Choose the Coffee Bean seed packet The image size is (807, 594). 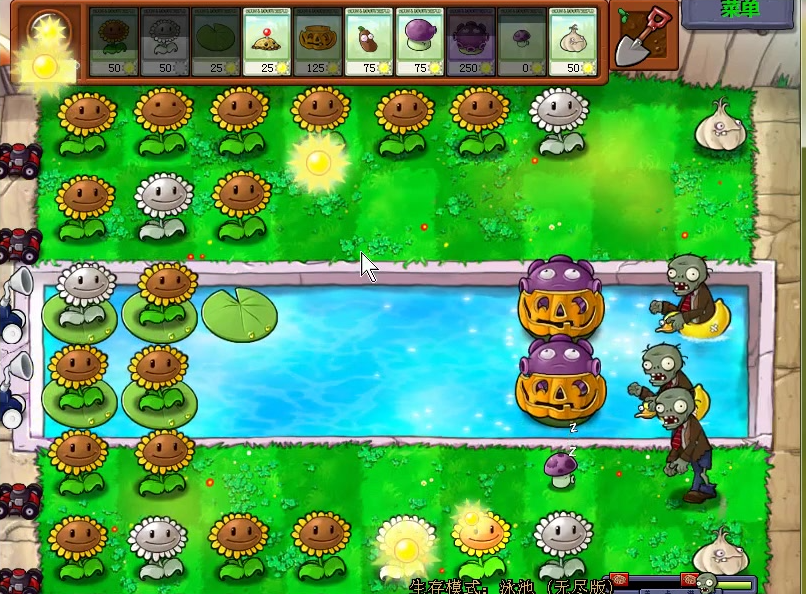[x=369, y=42]
